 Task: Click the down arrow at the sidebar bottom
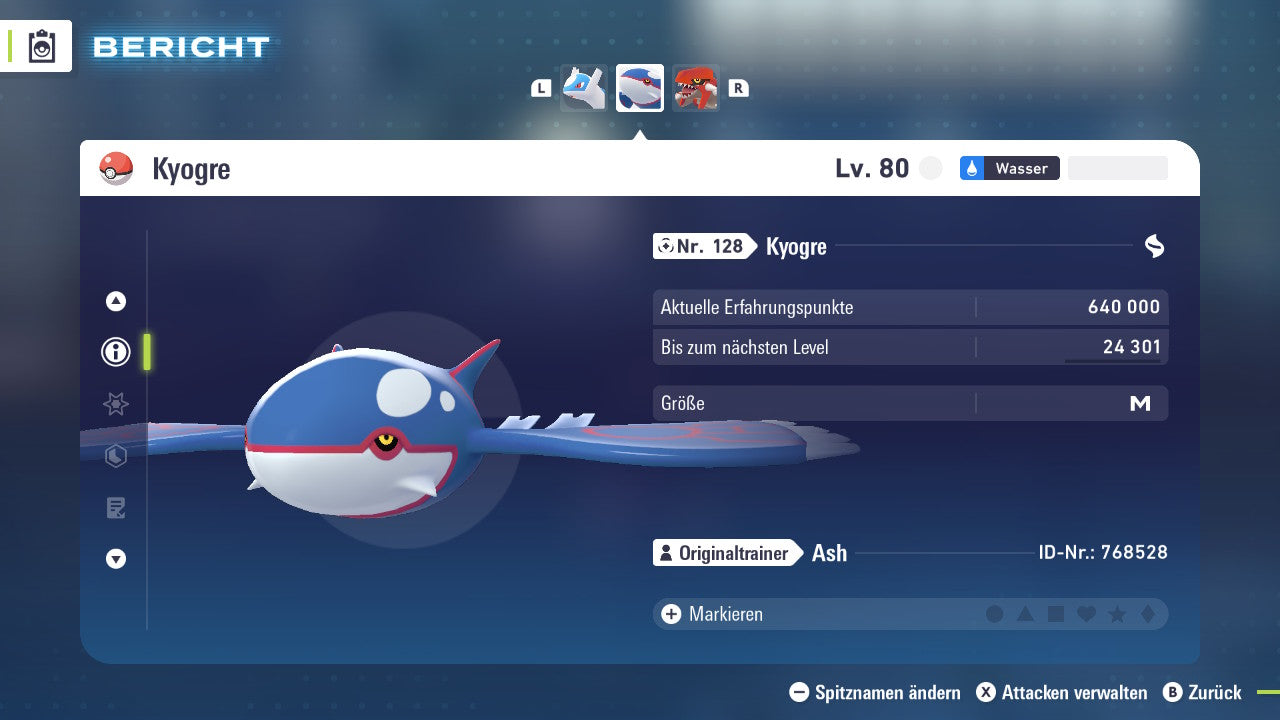point(115,559)
